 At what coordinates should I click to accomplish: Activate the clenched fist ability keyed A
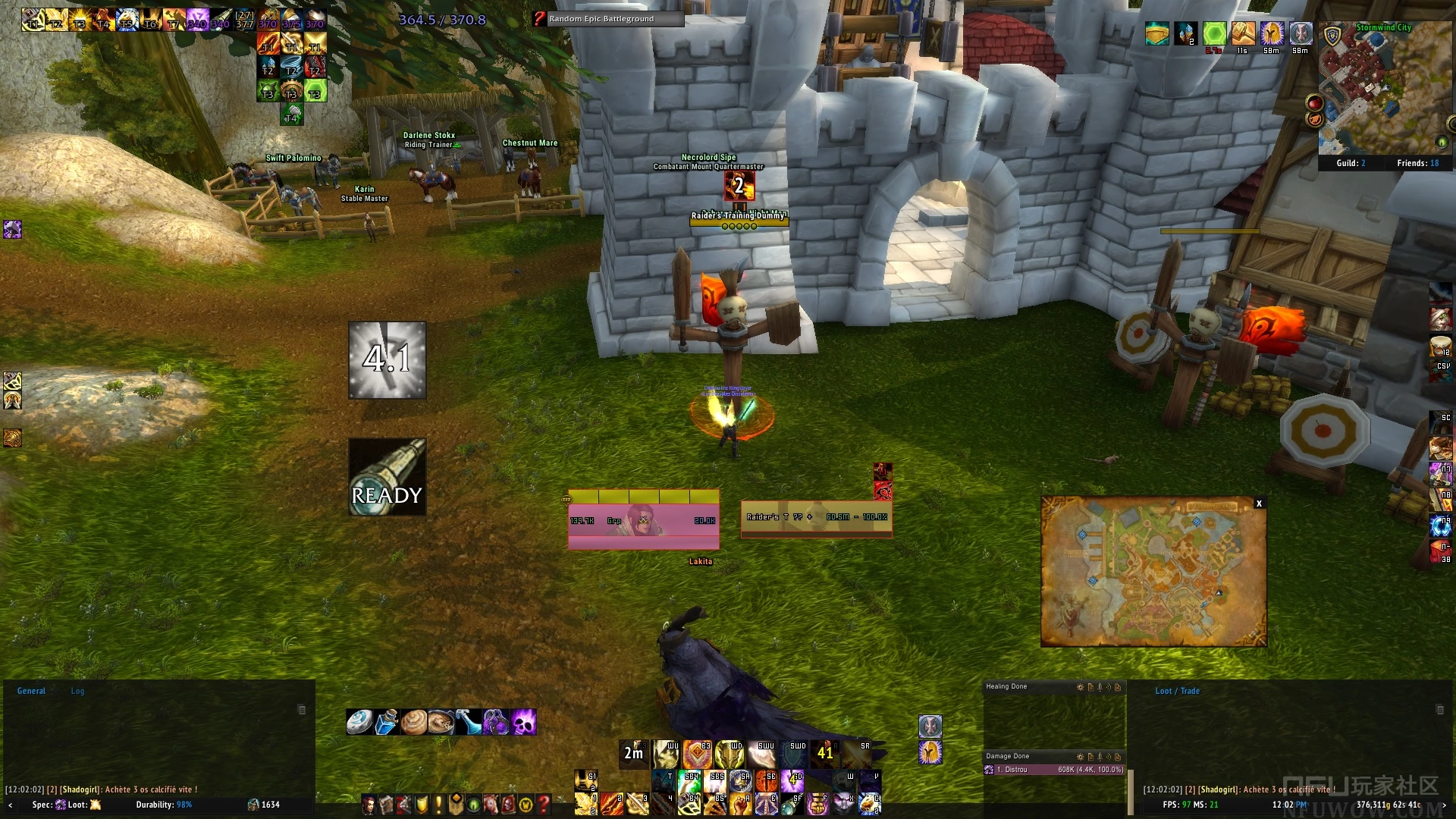[x=741, y=804]
